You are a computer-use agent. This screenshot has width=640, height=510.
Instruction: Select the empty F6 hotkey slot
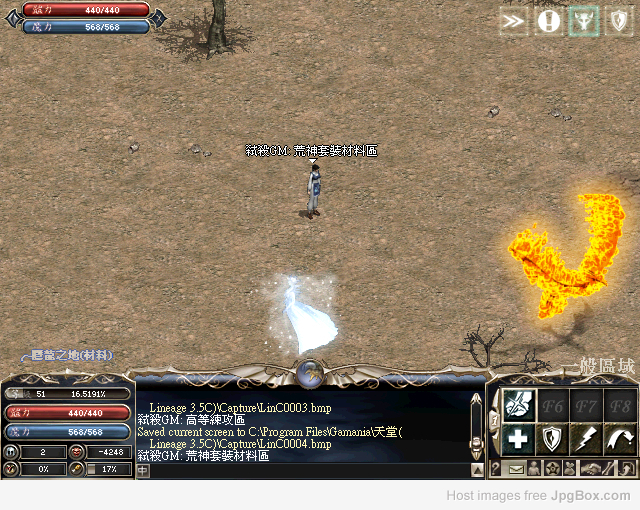[553, 405]
